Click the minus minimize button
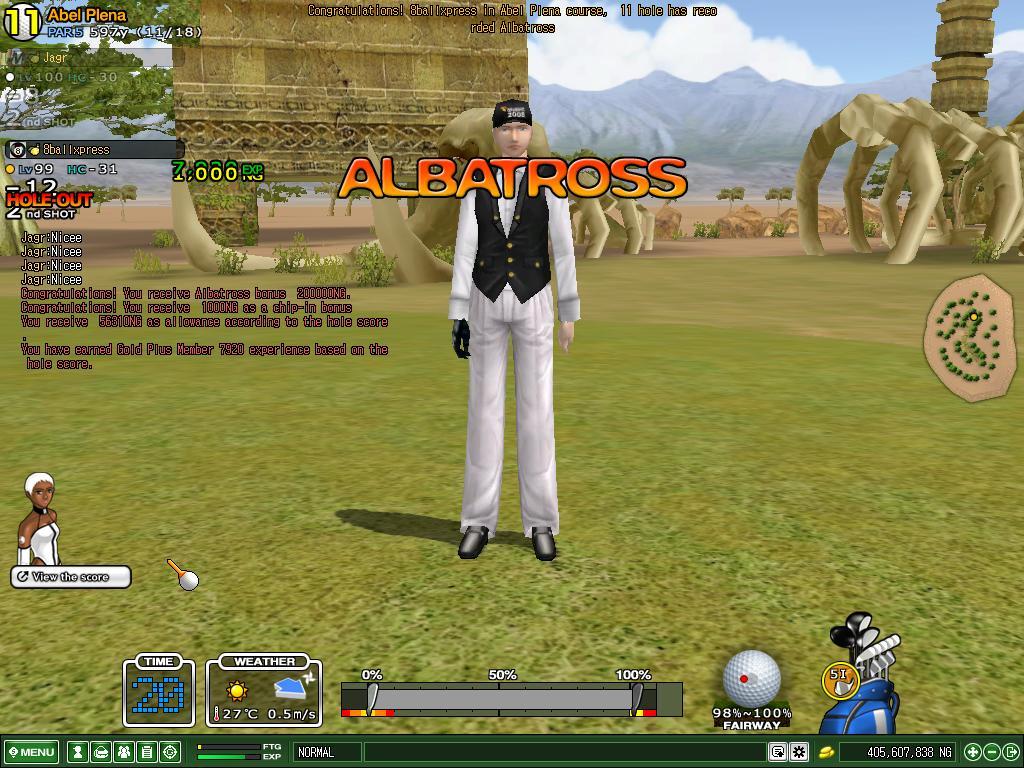Viewport: 1024px width, 768px height. [x=992, y=752]
